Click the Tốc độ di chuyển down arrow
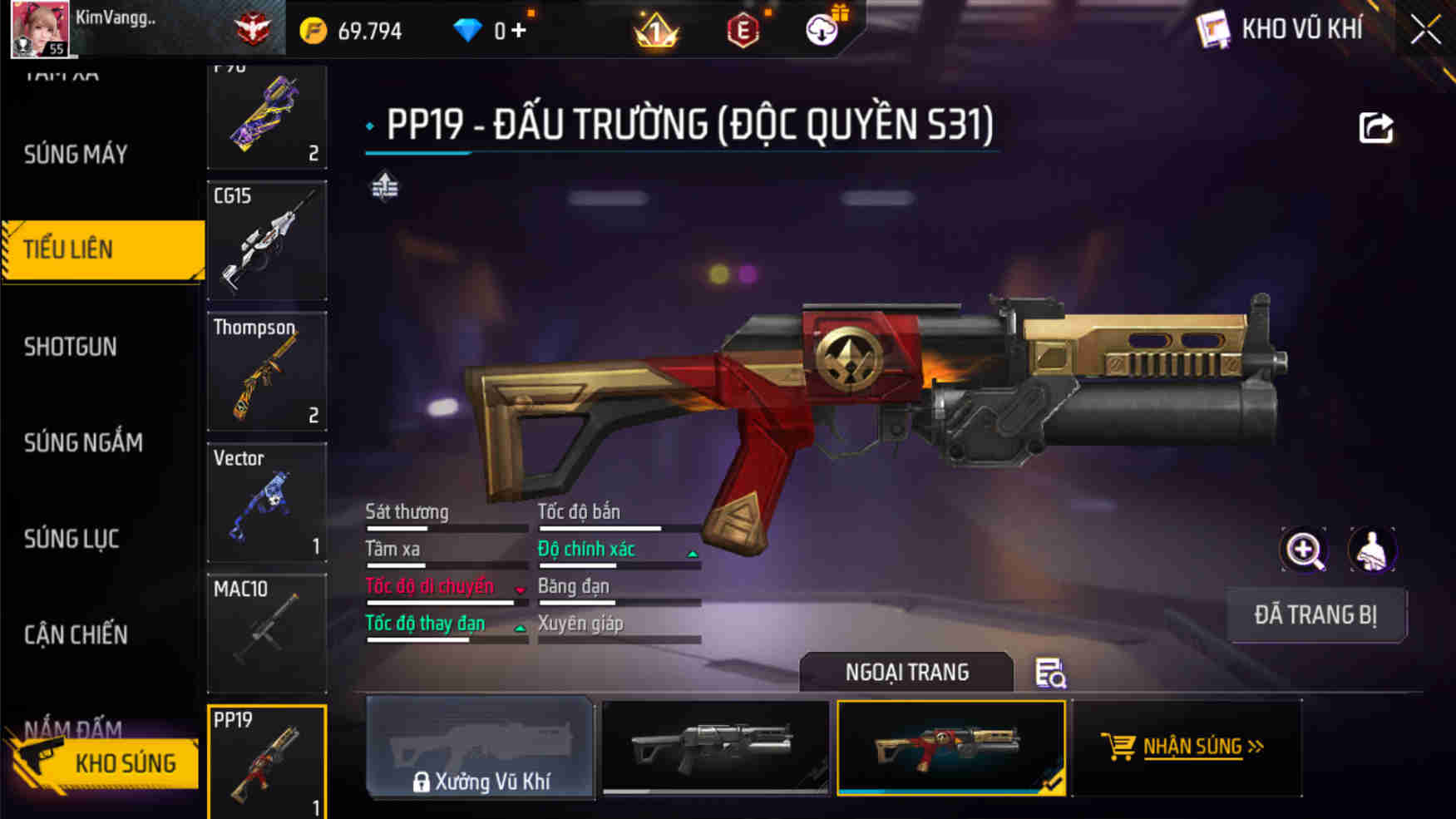 pyautogui.click(x=521, y=591)
